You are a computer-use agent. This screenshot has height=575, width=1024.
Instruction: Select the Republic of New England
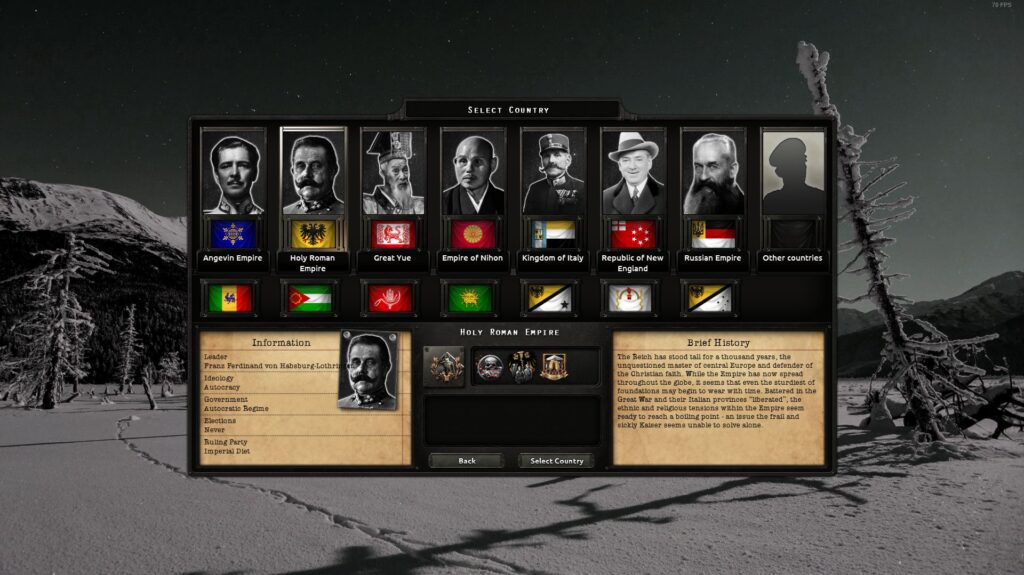pos(633,177)
